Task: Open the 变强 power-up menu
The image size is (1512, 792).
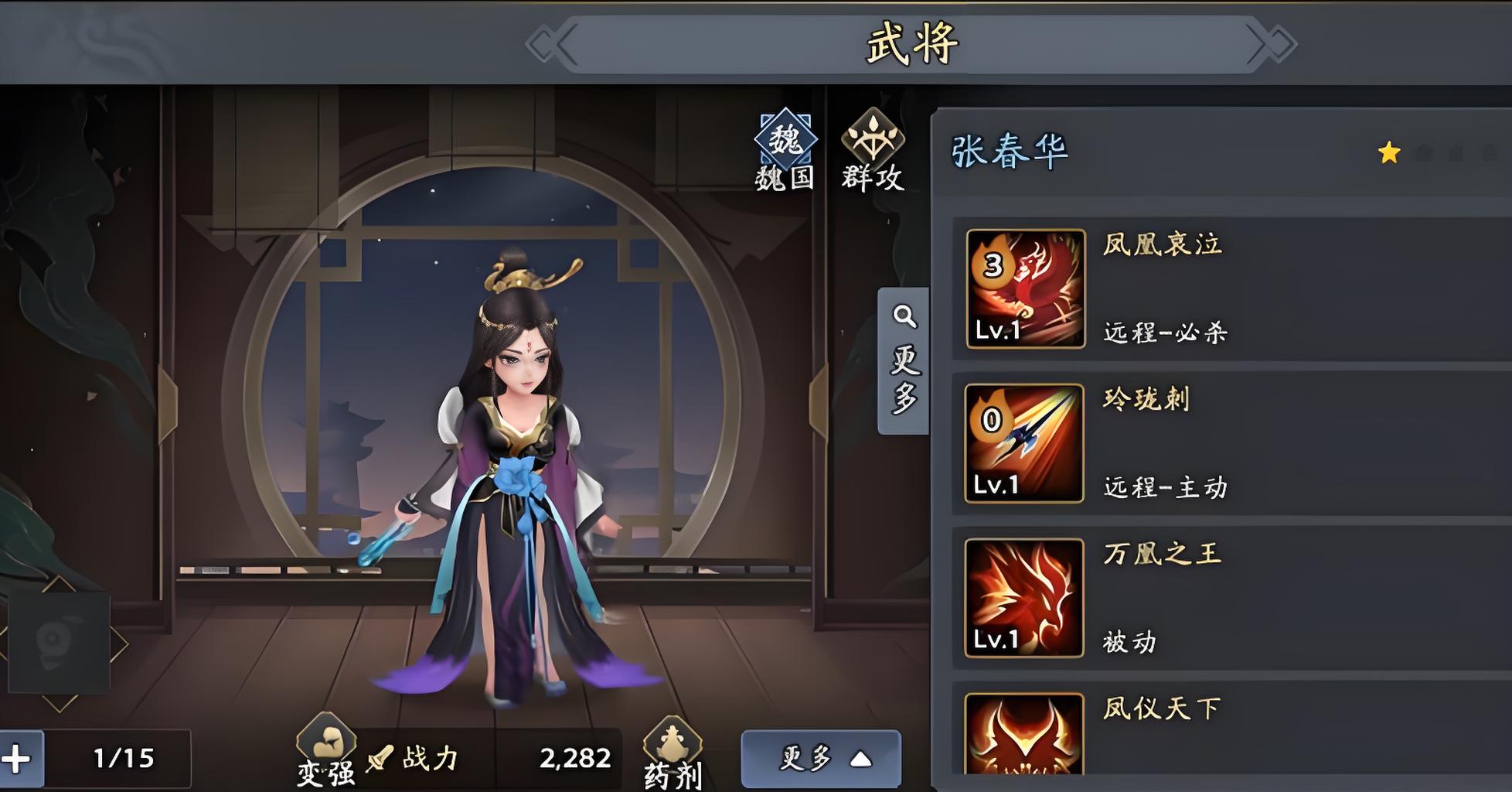Action: tap(326, 752)
